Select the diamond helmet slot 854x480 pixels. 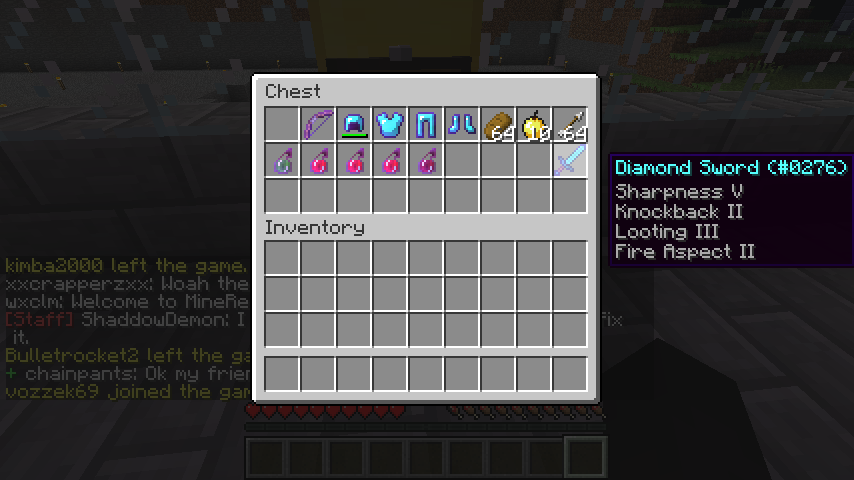354,125
